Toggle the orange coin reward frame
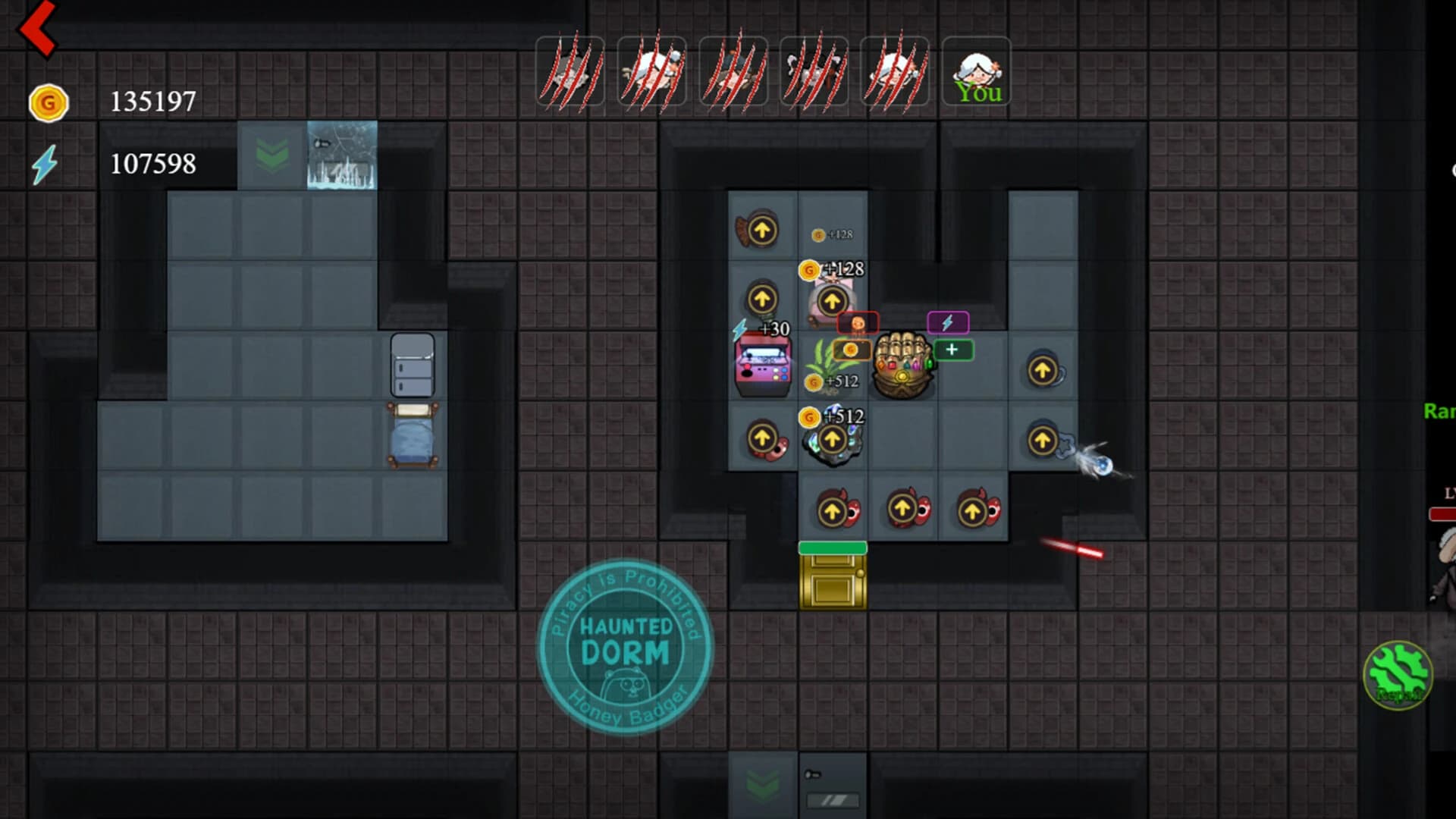Viewport: 1456px width, 819px height. tap(853, 350)
